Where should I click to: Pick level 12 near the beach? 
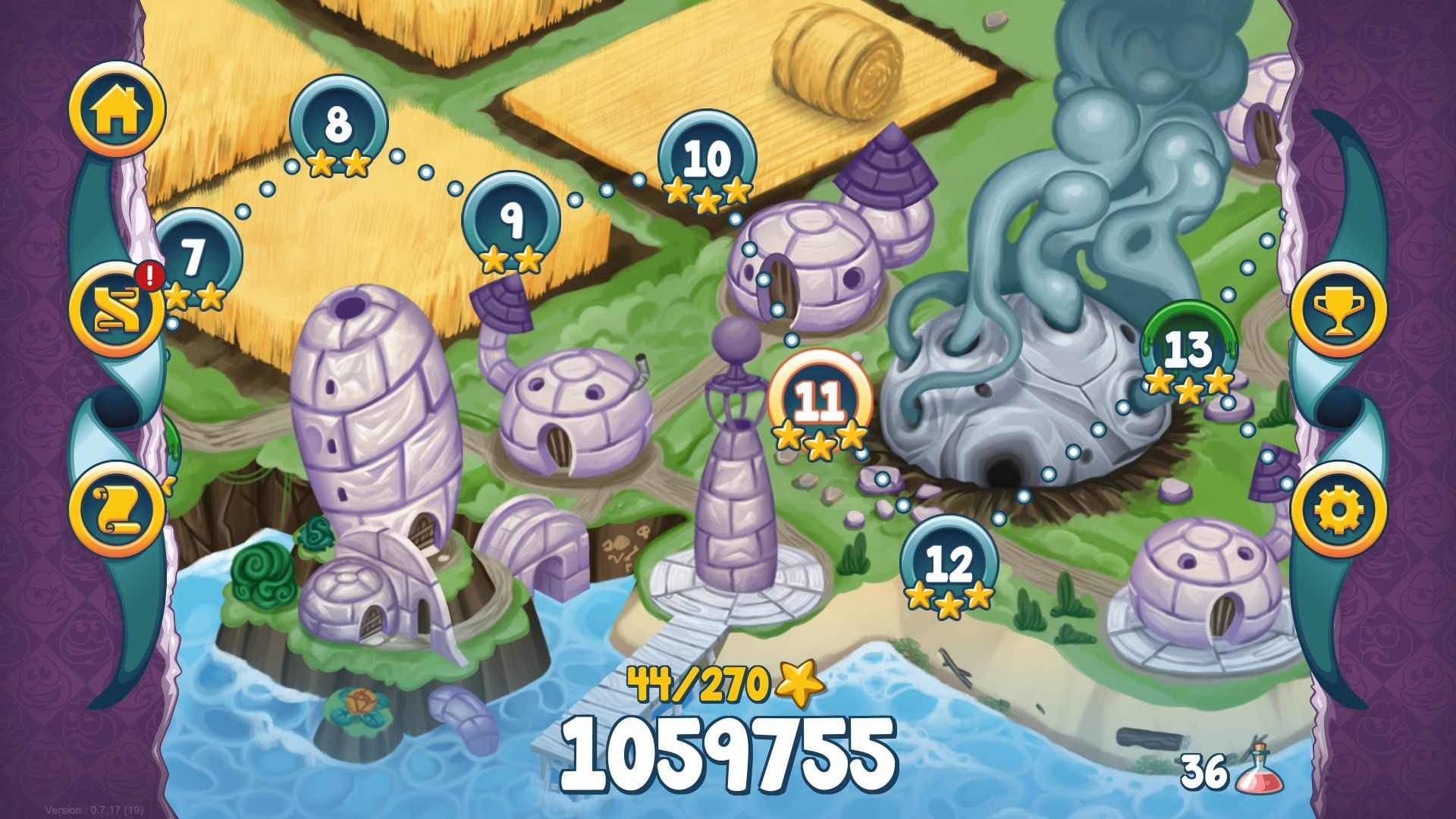coord(949,563)
